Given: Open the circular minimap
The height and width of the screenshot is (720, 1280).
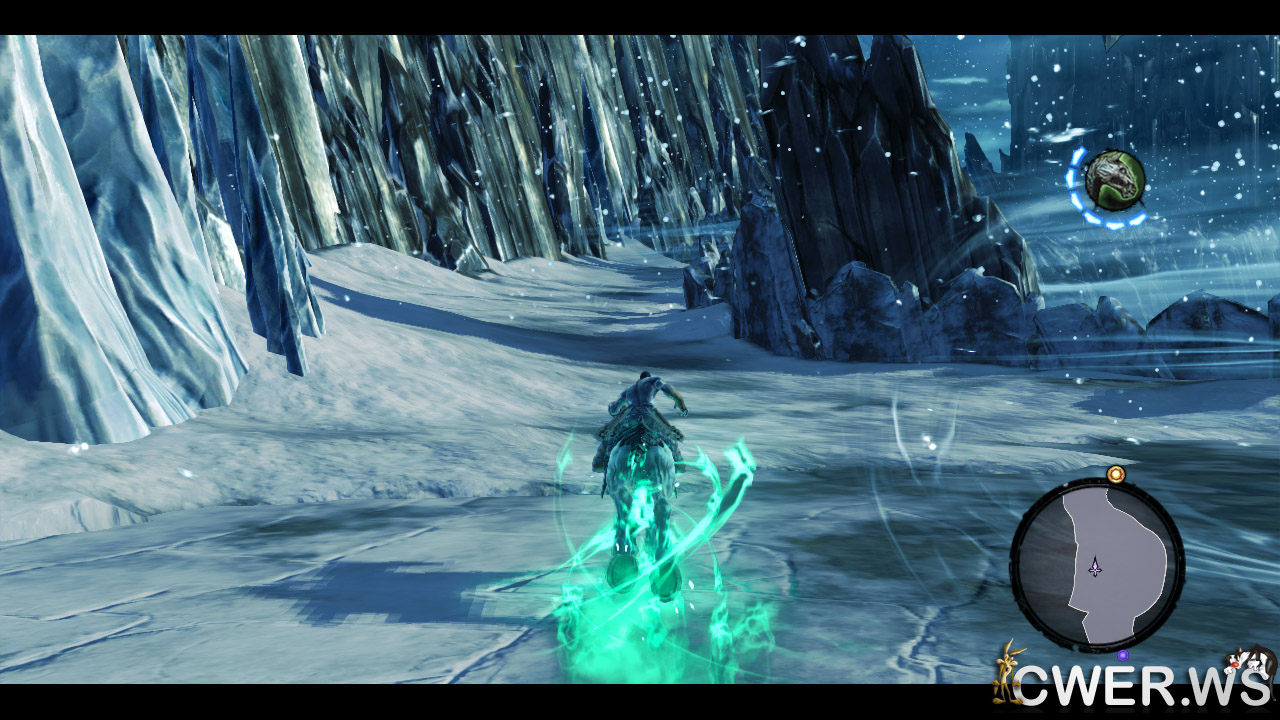Looking at the screenshot, I should point(1097,565).
